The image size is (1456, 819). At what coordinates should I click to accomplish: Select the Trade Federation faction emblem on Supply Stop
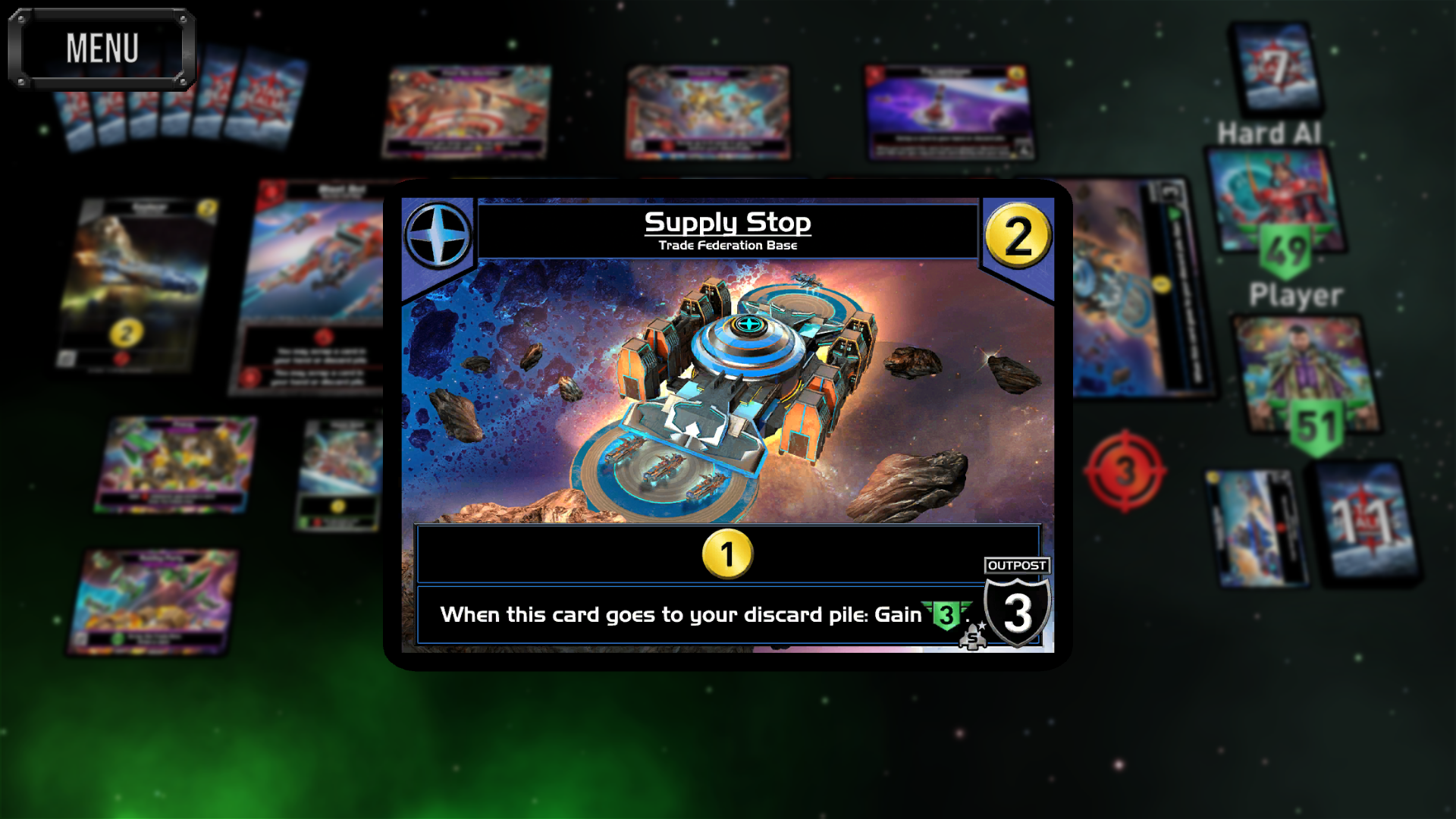pyautogui.click(x=438, y=234)
